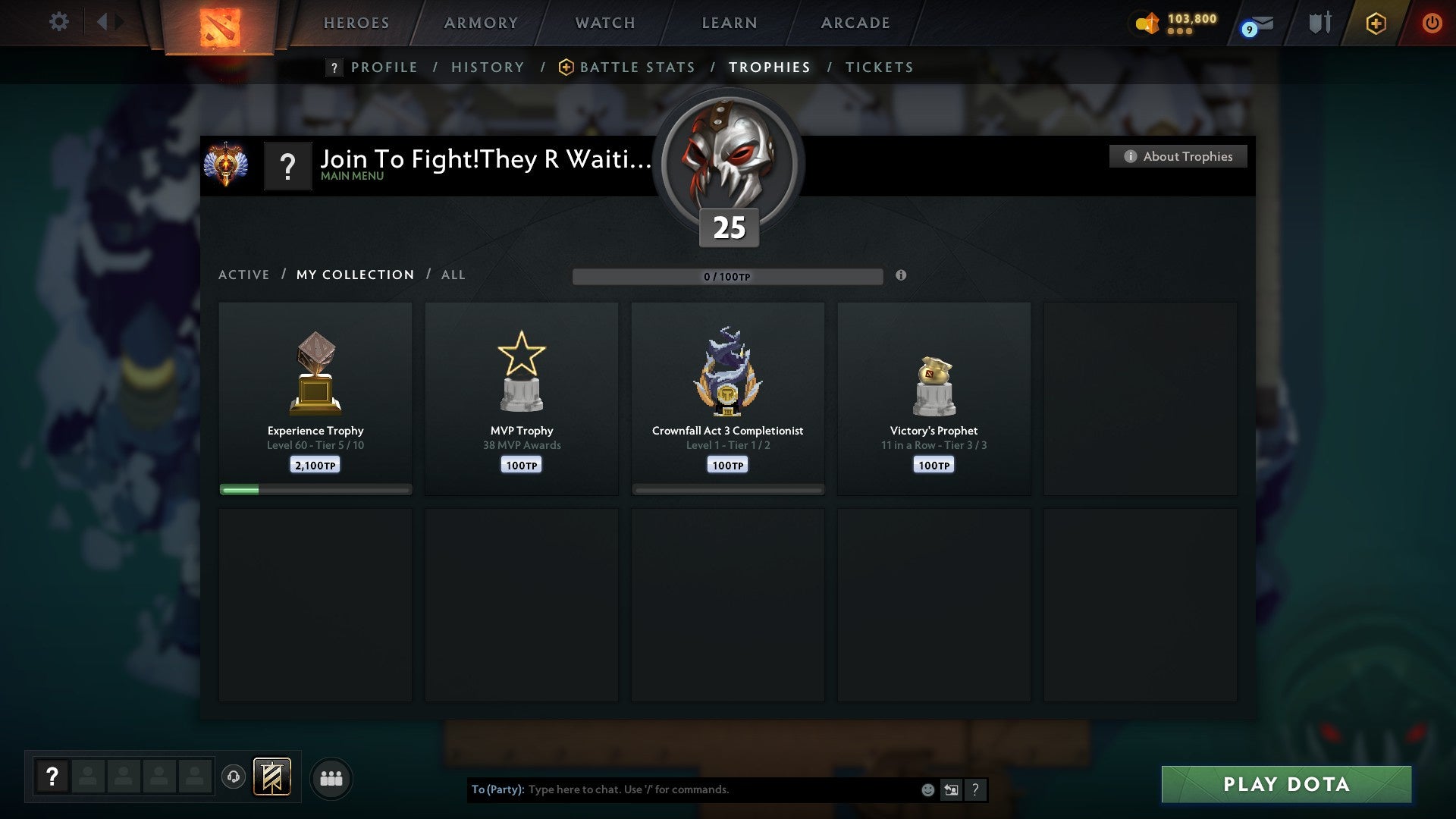Screen dimensions: 1456x819
Task: Open the trophy progress info tooltip
Action: pos(901,276)
